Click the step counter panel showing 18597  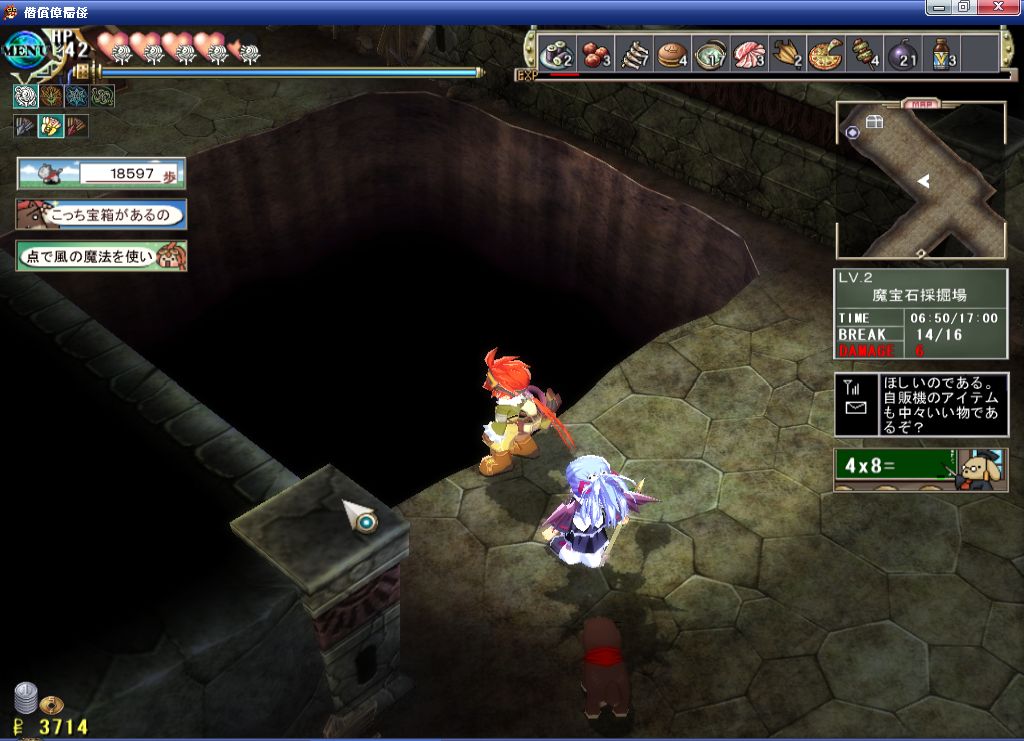[x=101, y=173]
